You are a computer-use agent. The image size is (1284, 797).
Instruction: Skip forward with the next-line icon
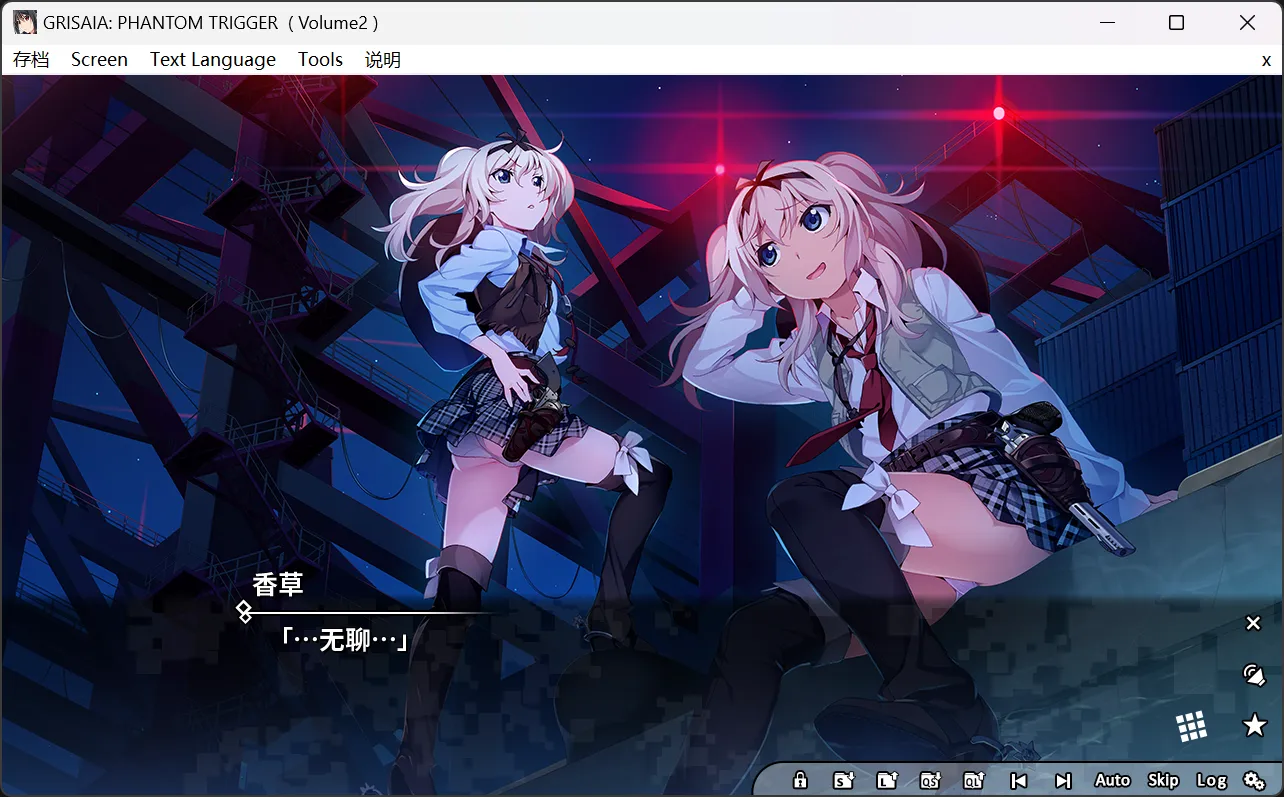point(1061,780)
